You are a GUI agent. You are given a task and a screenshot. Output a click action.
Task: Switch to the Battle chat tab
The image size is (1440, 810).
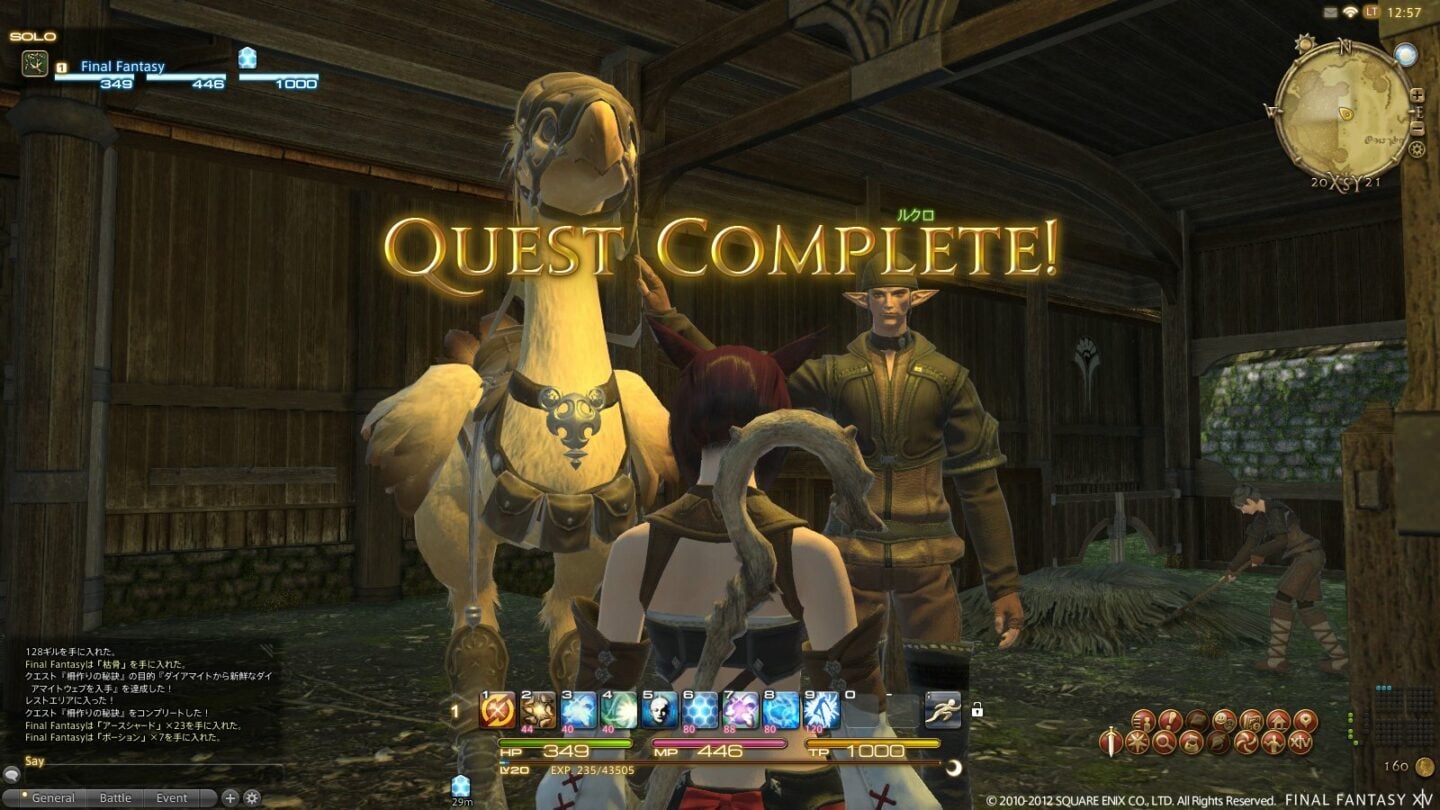point(114,798)
